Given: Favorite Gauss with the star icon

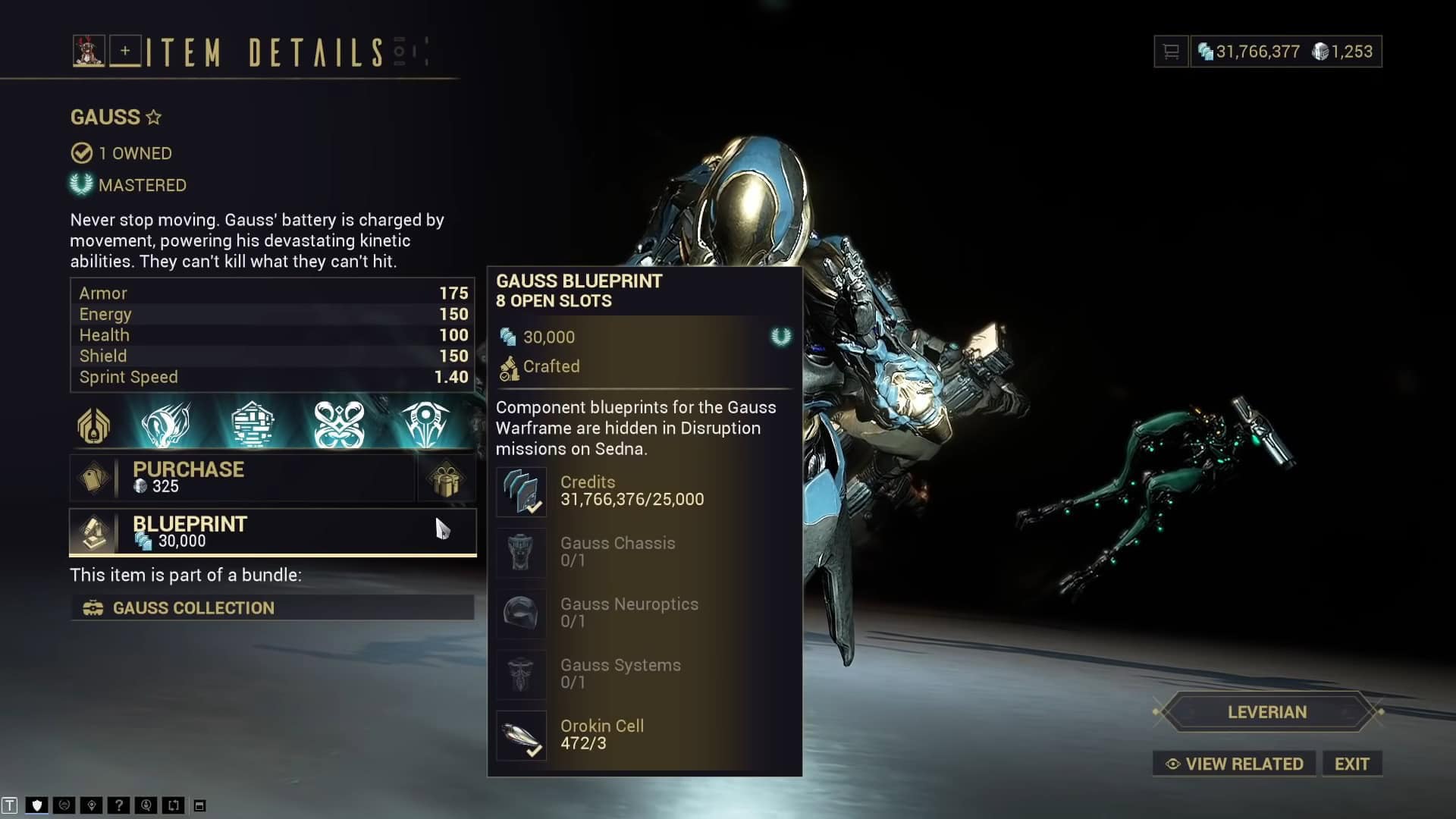Looking at the screenshot, I should [154, 117].
